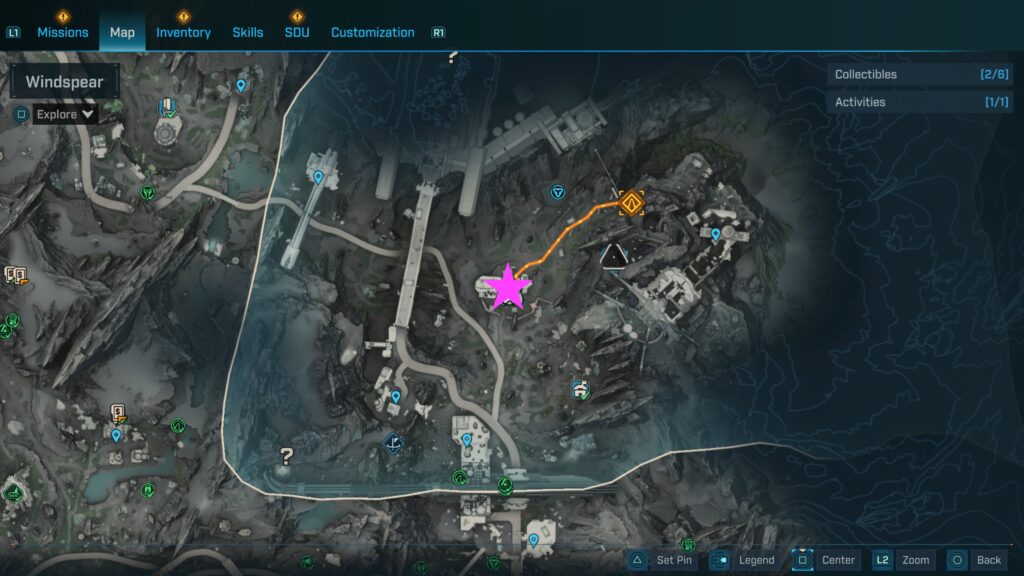Image resolution: width=1024 pixels, height=576 pixels.
Task: Switch to the Missions tab
Action: [62, 32]
